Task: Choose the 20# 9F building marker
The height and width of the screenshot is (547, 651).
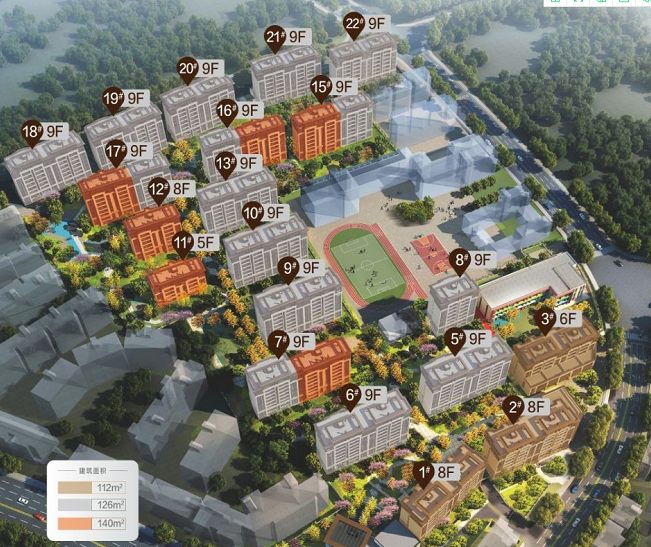Action: click(199, 70)
